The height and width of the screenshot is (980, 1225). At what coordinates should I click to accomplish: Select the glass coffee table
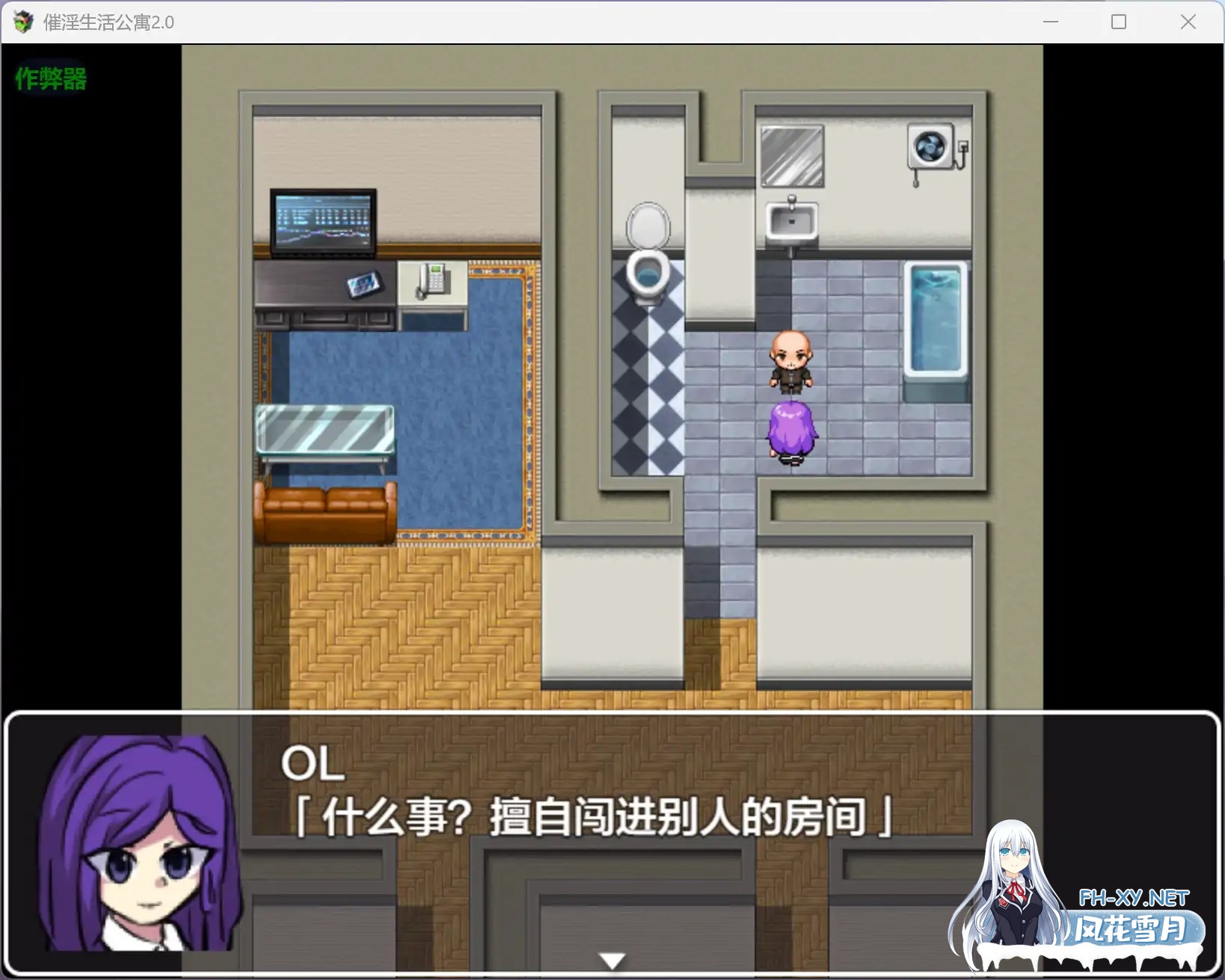click(x=325, y=428)
